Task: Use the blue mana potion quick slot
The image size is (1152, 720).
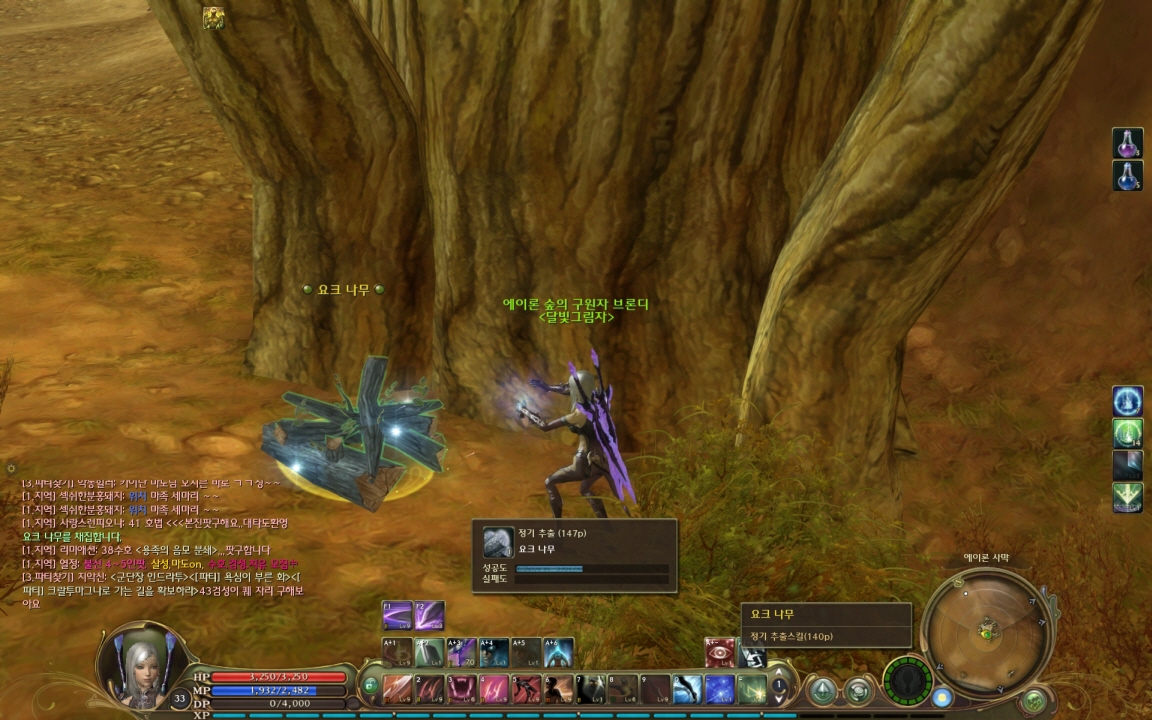Action: [1127, 176]
